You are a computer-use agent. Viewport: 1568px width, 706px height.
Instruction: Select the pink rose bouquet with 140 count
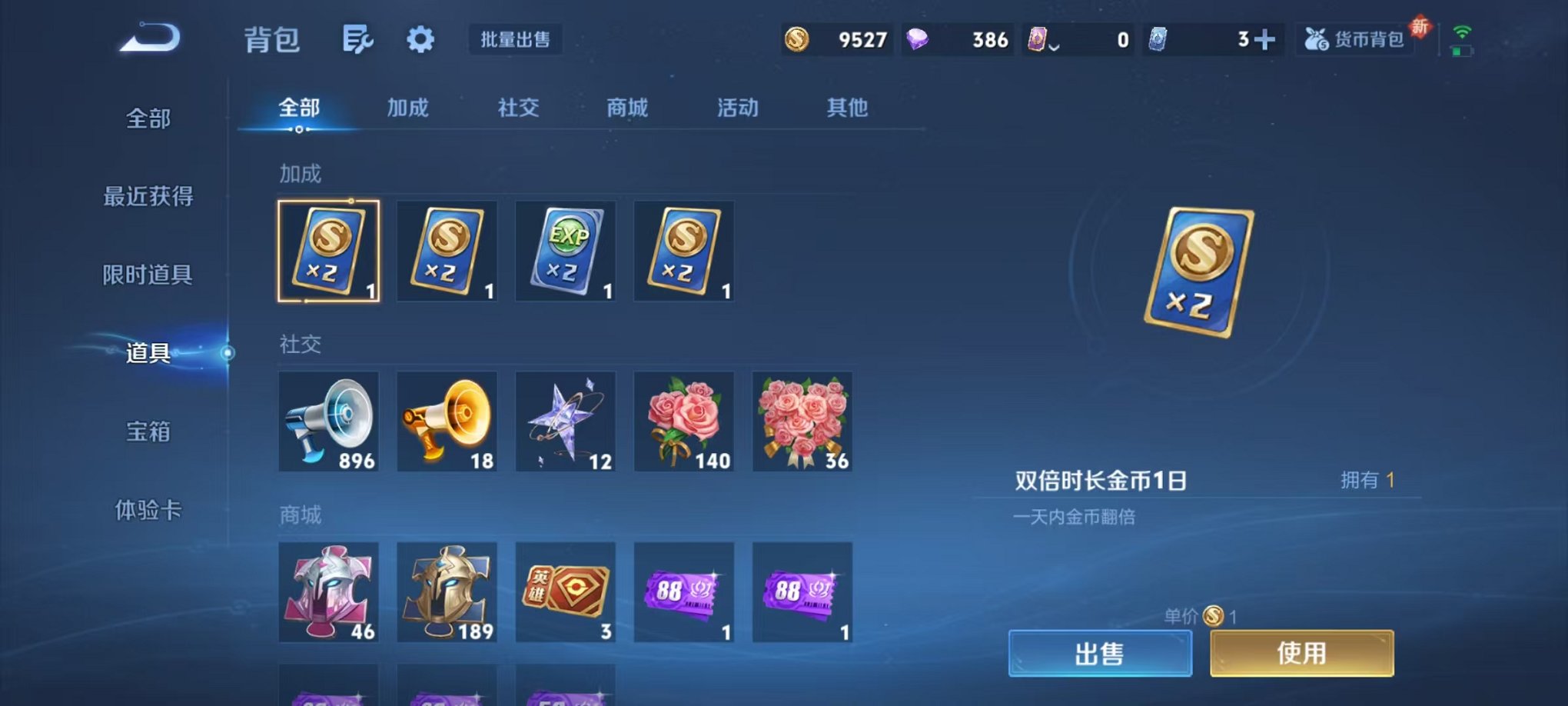pyautogui.click(x=683, y=421)
